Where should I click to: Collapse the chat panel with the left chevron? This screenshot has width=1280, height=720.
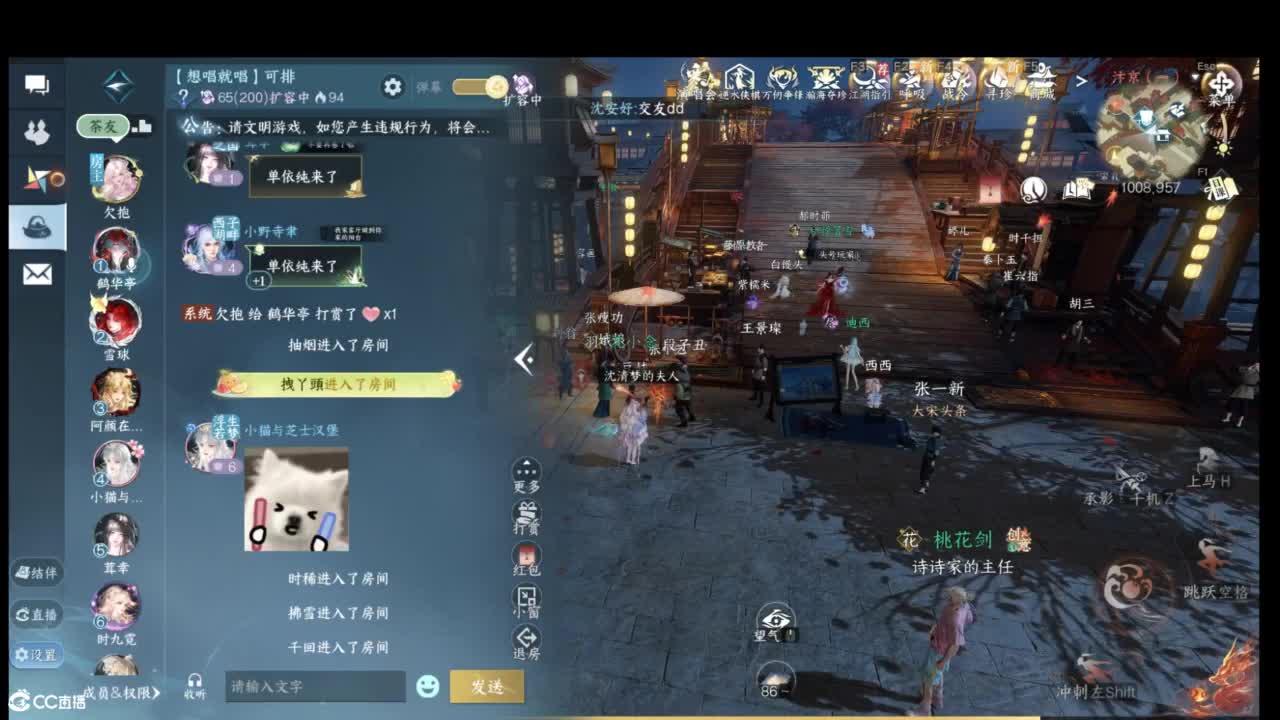(523, 358)
